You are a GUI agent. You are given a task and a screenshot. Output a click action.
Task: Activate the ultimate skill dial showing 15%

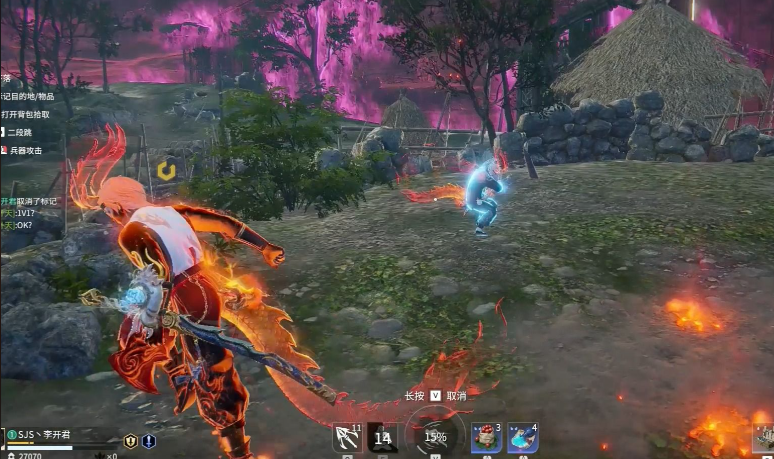point(435,437)
